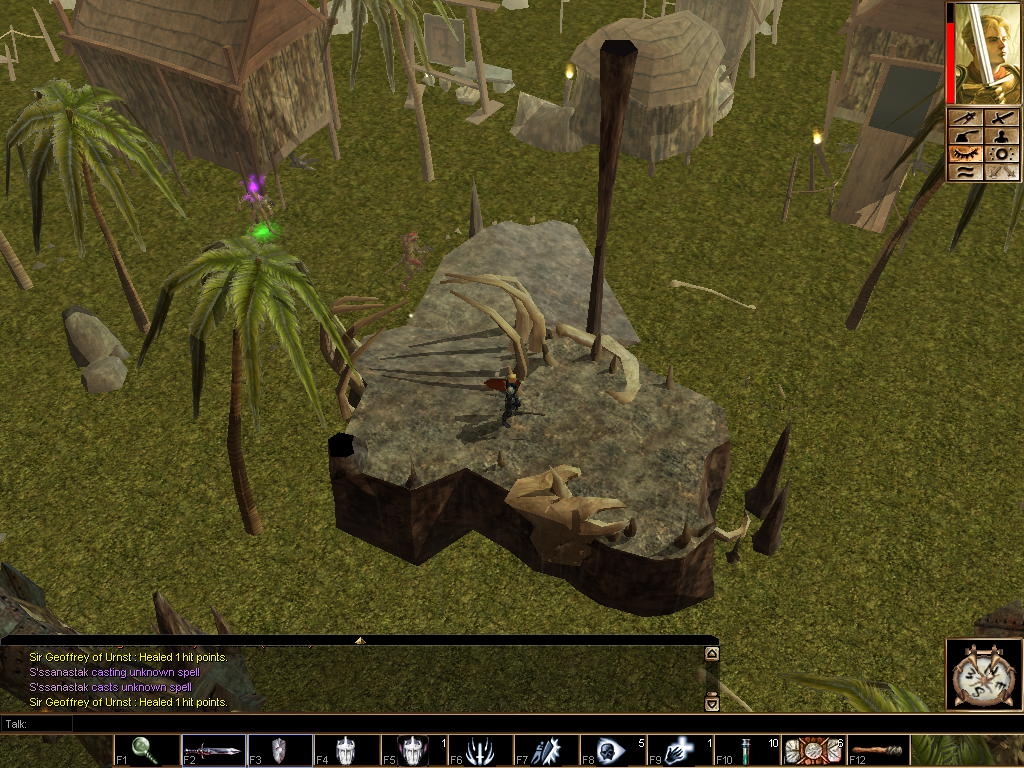Activate the starburst ability in slot F7
This screenshot has width=1024, height=768.
[x=546, y=750]
